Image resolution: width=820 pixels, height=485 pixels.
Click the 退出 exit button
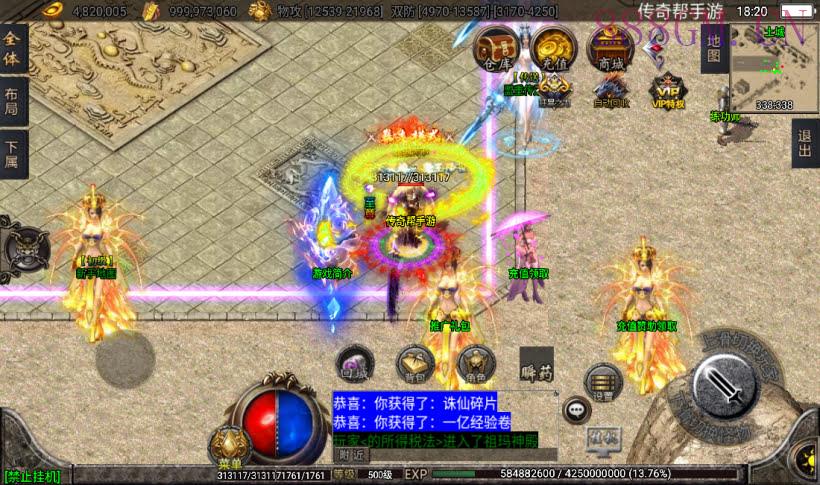pos(805,144)
